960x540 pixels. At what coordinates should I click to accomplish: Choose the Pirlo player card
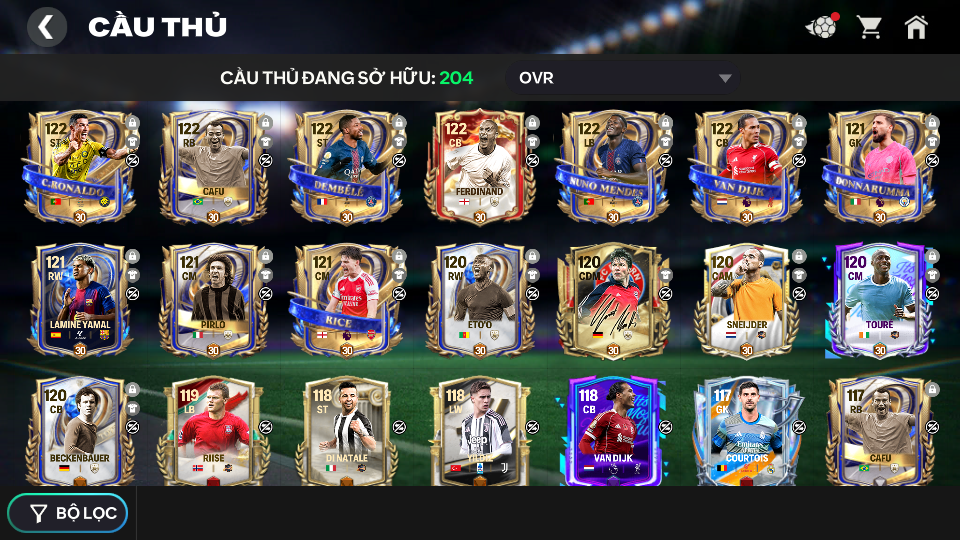(x=213, y=298)
